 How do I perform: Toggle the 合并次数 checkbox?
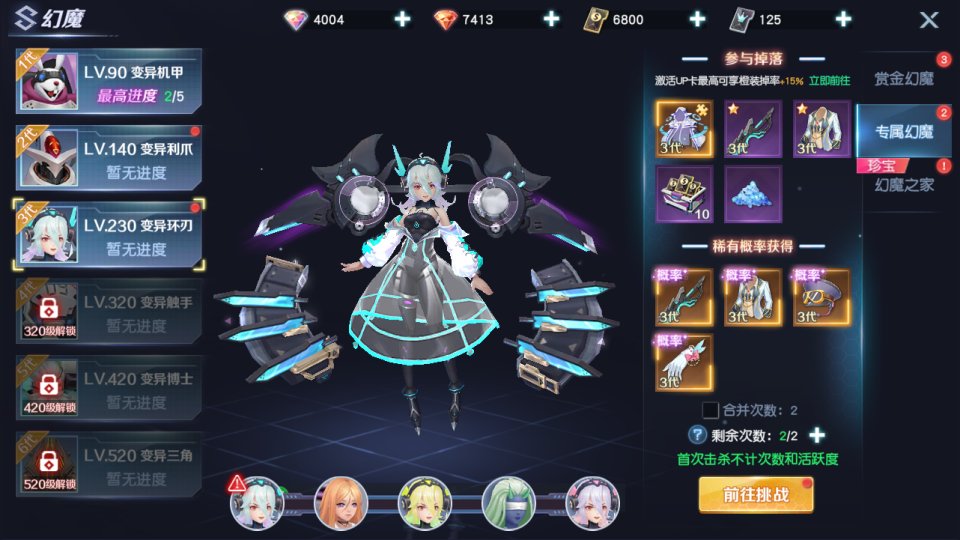point(710,410)
